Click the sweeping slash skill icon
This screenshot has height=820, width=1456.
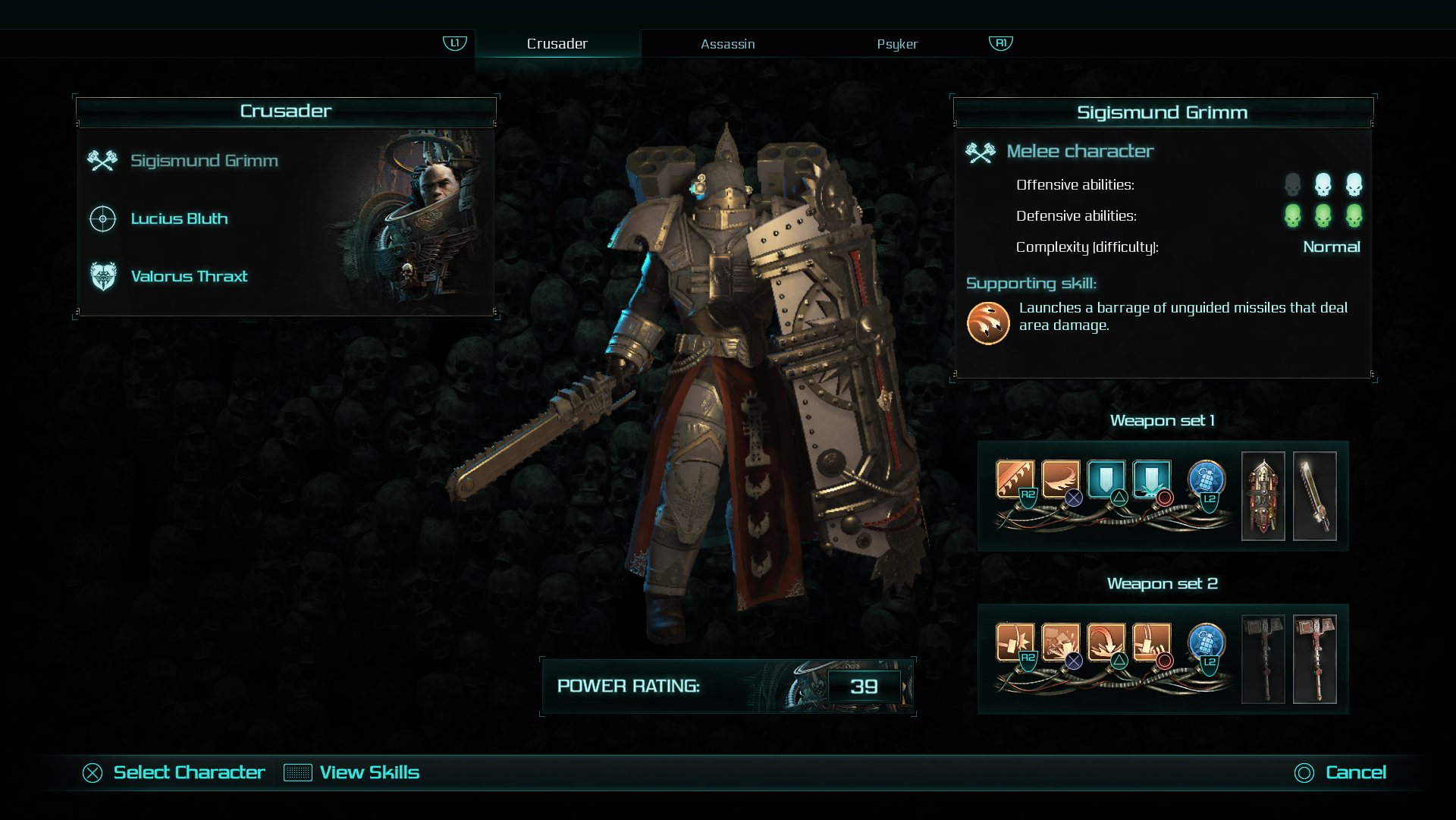(x=1060, y=479)
